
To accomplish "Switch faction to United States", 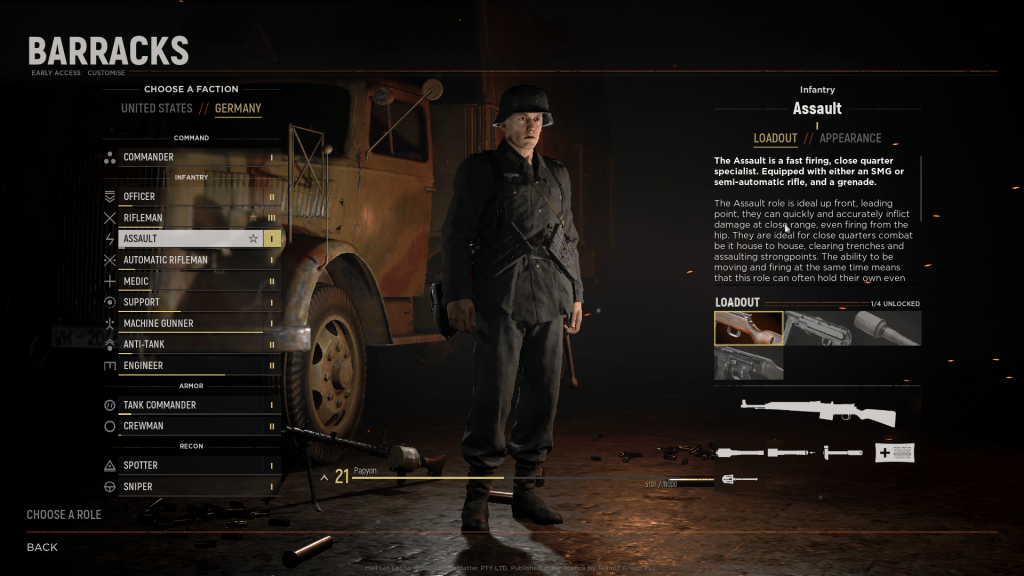I will [x=156, y=108].
